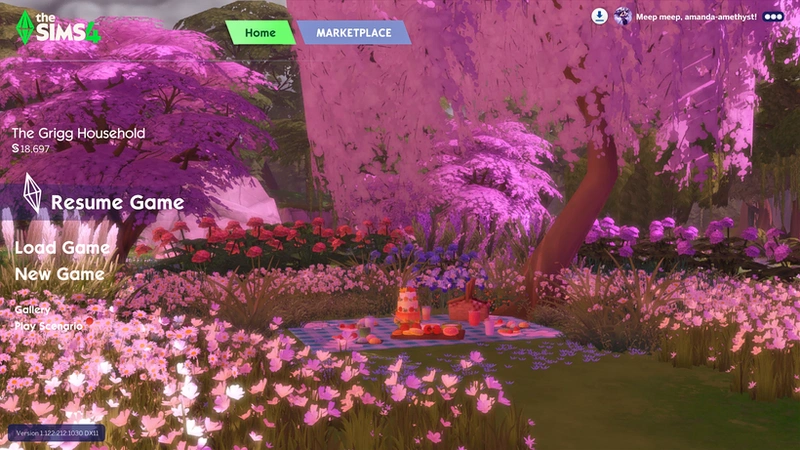Resume the Grigg Household game
This screenshot has height=450, width=800.
coord(117,203)
